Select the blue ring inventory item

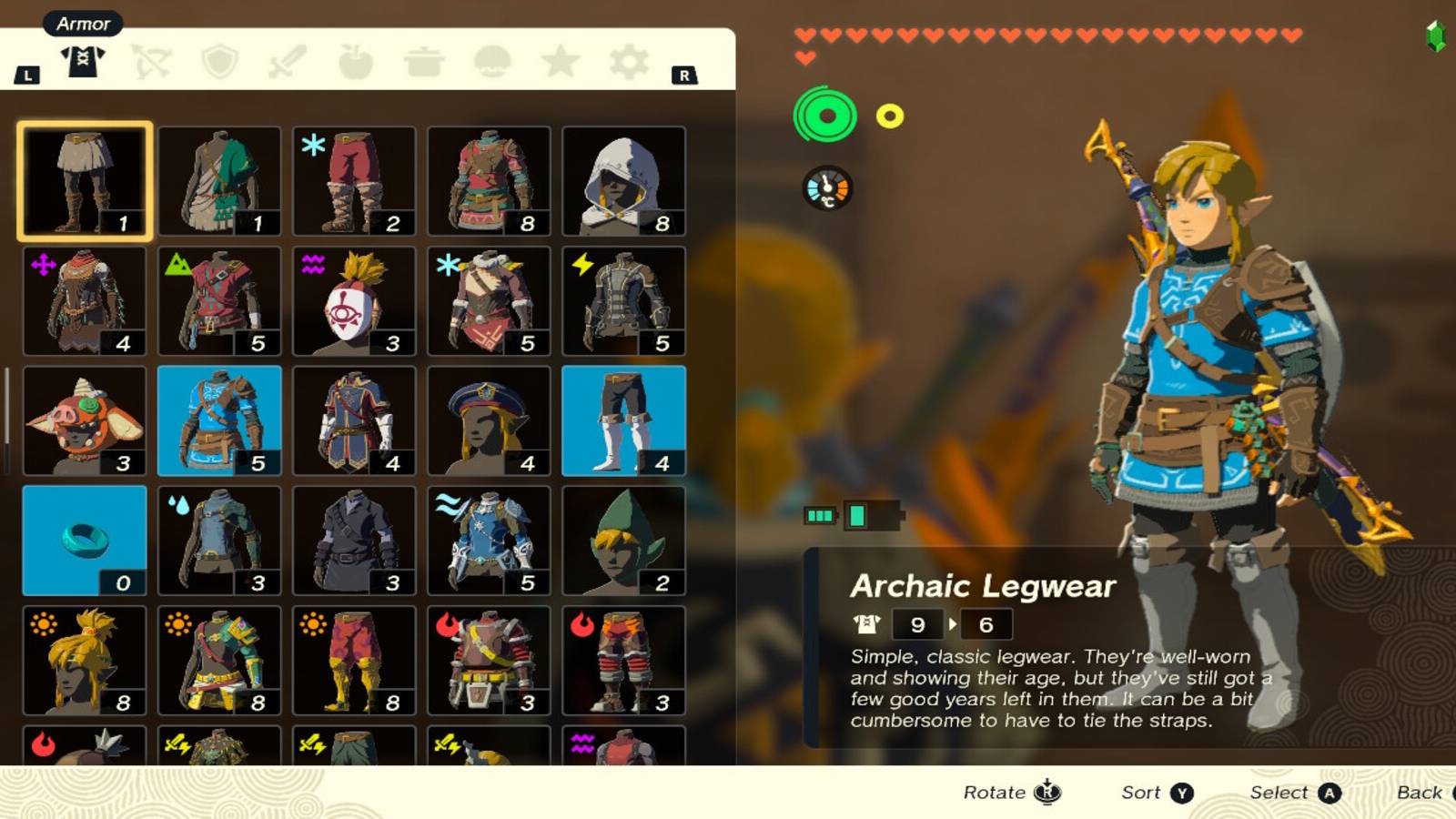(x=84, y=539)
